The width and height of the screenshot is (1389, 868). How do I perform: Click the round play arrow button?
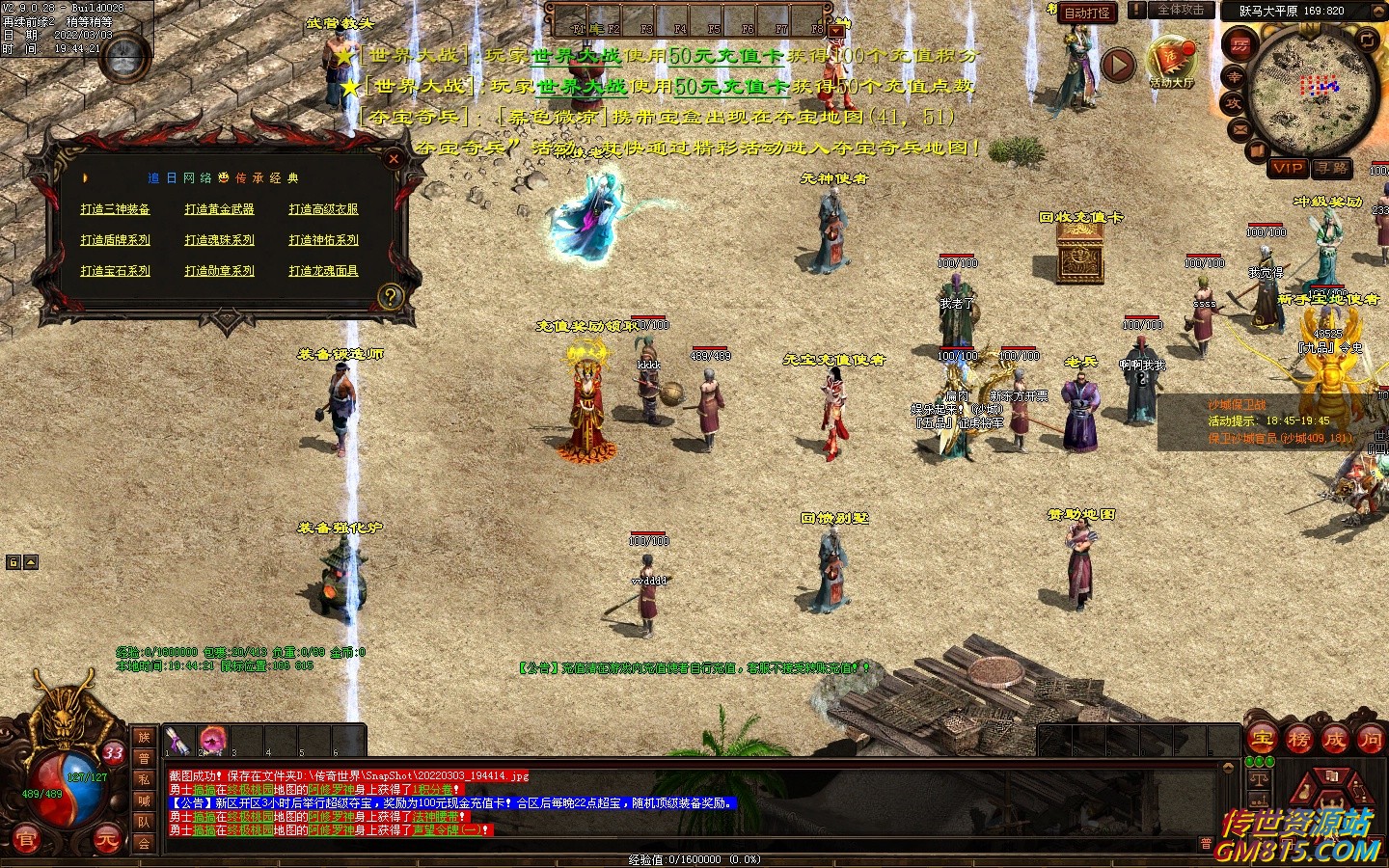coord(1118,65)
